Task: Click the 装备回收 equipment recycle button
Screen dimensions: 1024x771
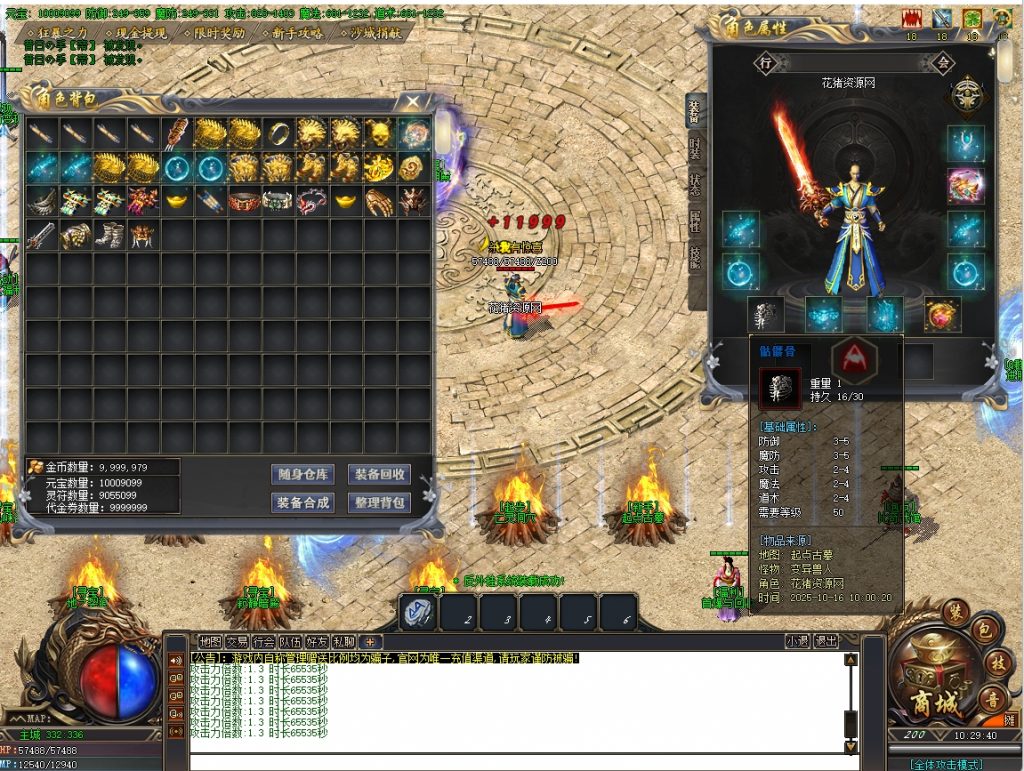Action: 379,474
